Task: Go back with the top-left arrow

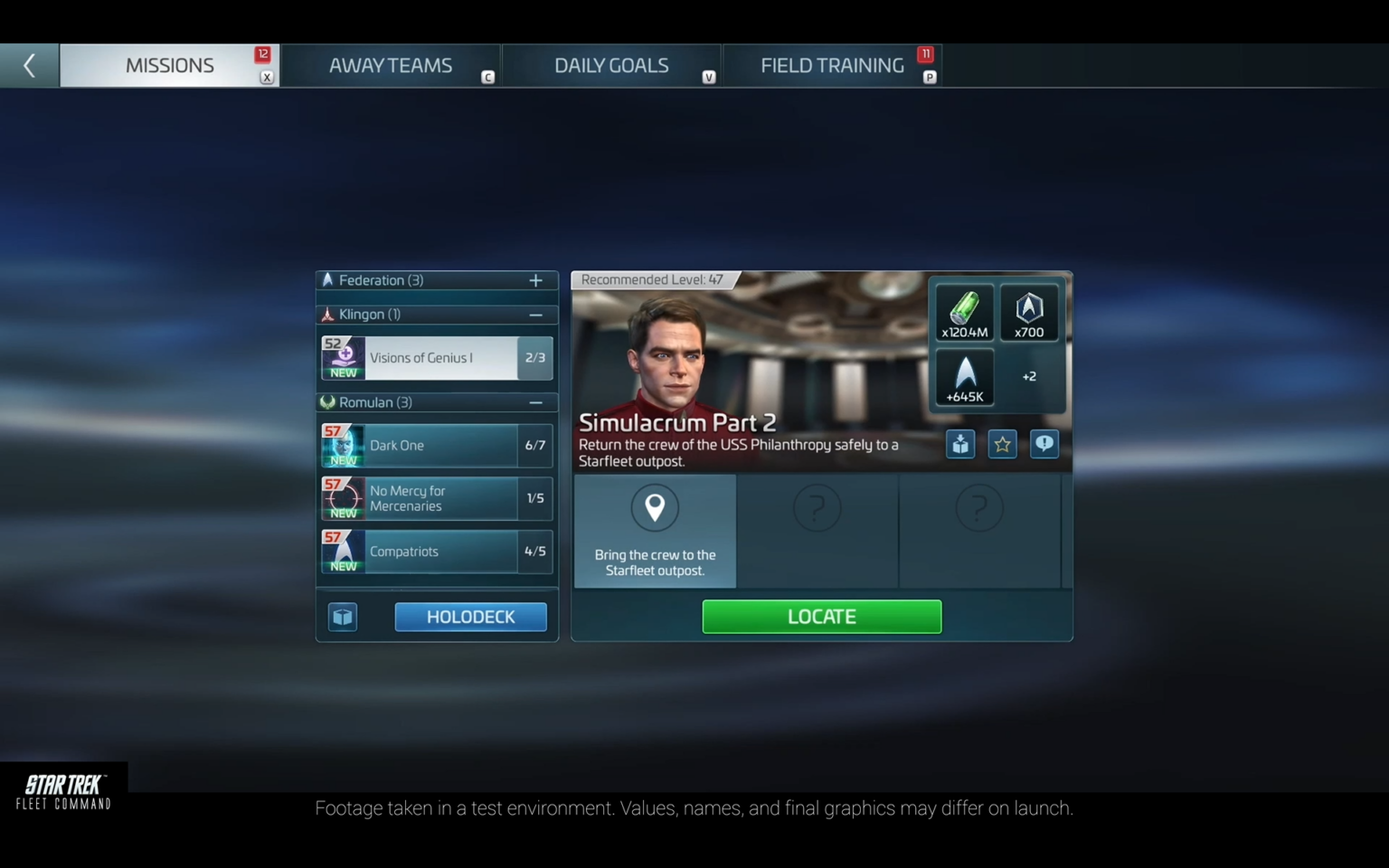Action: [x=29, y=65]
